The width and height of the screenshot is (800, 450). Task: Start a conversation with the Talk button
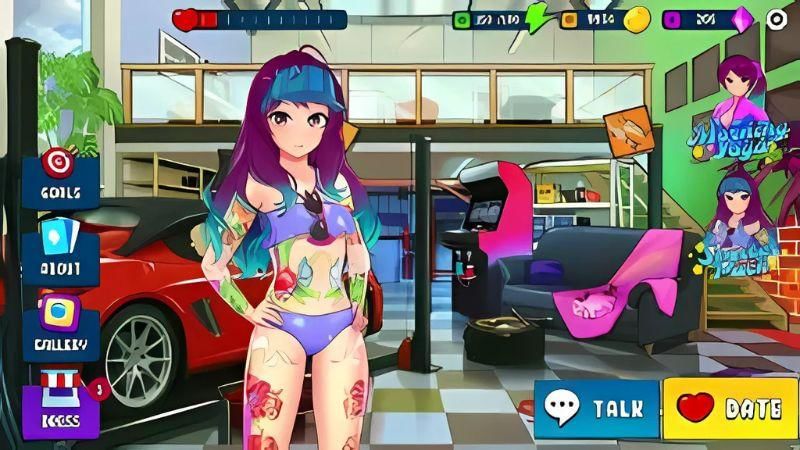[596, 408]
